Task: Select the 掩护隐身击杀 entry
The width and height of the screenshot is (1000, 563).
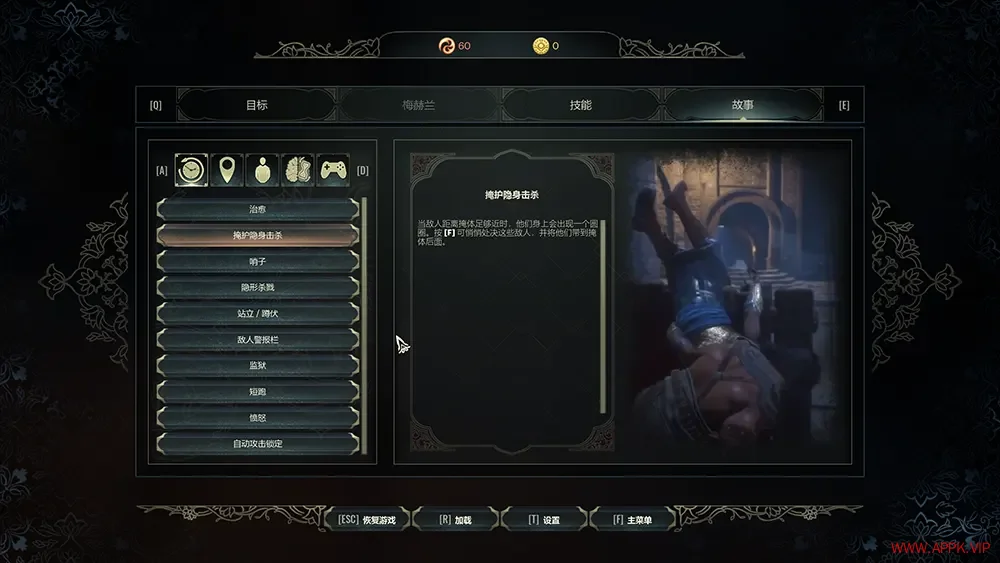Action: 257,235
